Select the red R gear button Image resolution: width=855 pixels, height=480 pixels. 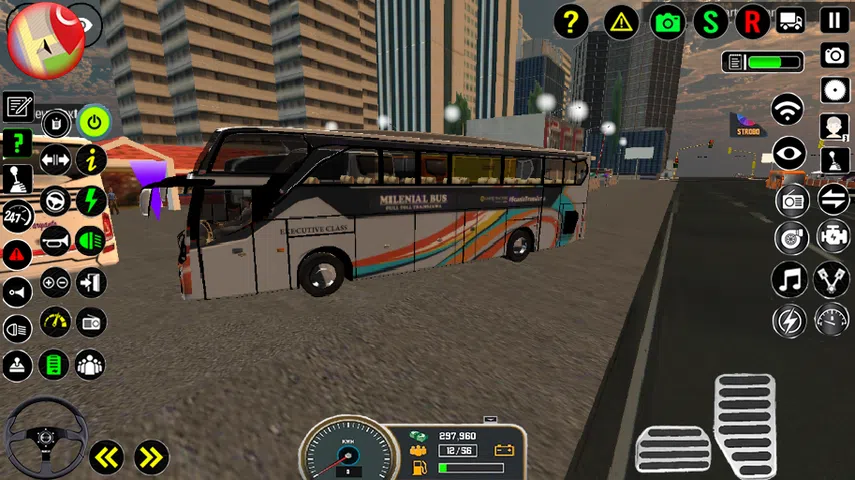coord(752,21)
